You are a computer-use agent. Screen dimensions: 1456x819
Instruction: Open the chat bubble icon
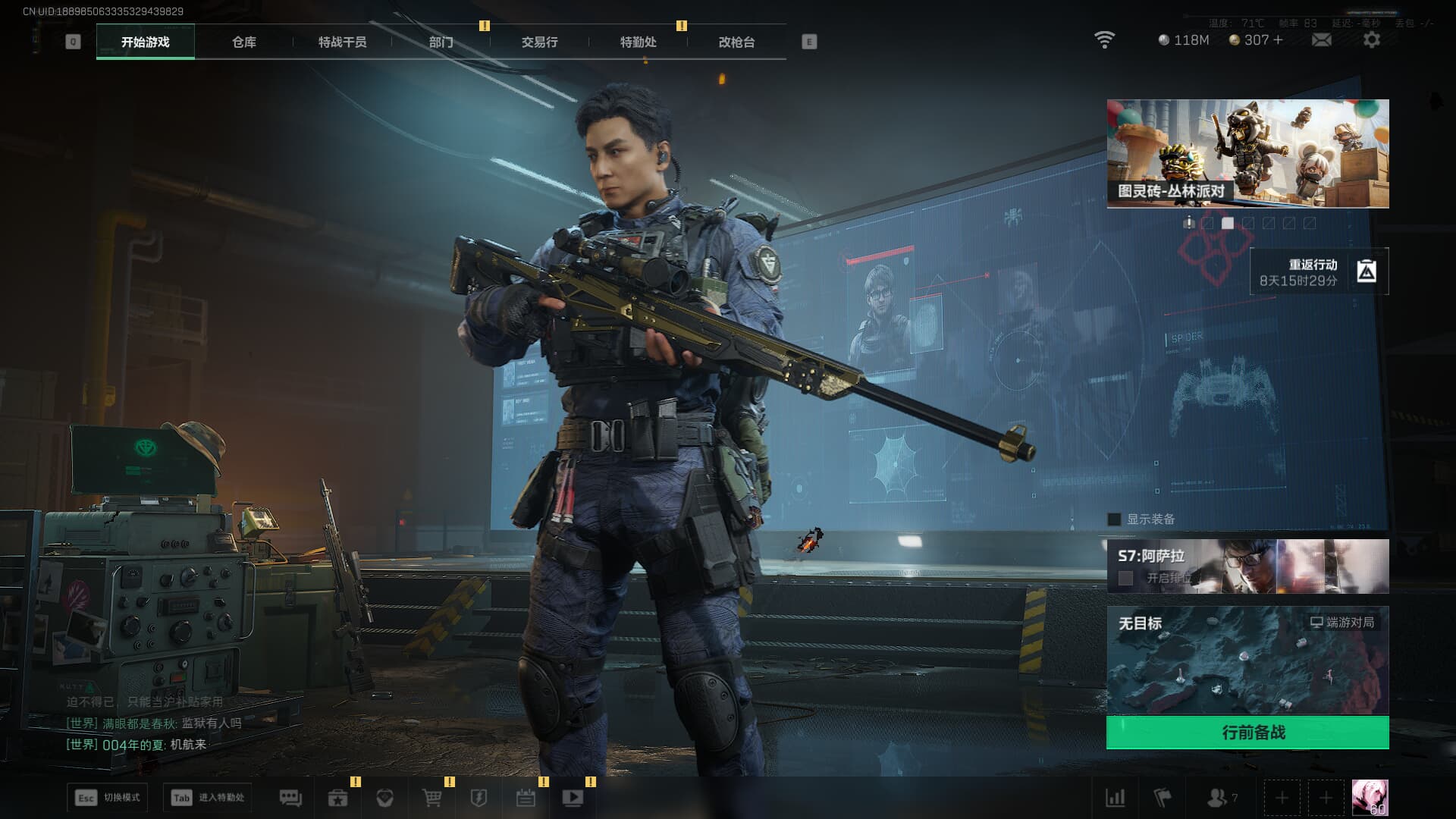[x=290, y=798]
